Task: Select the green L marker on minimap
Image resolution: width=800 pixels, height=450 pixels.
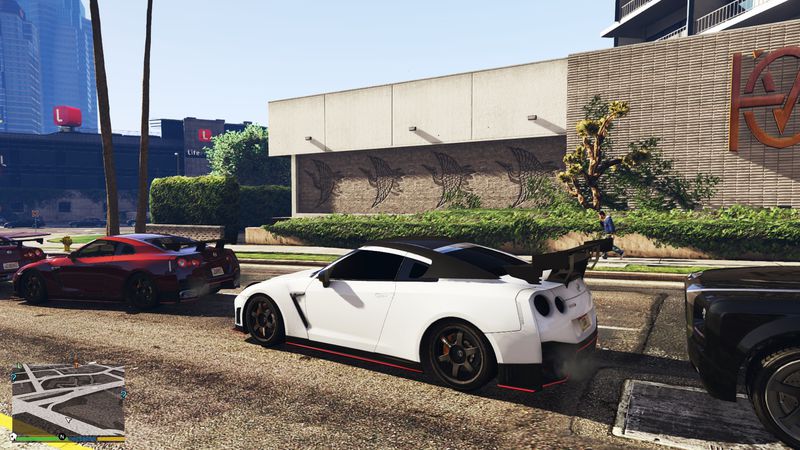Action: 19,366
